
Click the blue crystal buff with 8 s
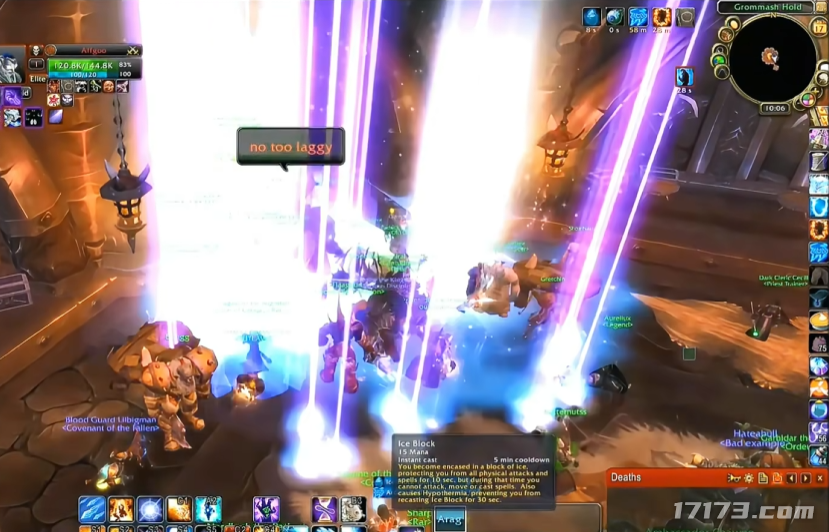591,17
